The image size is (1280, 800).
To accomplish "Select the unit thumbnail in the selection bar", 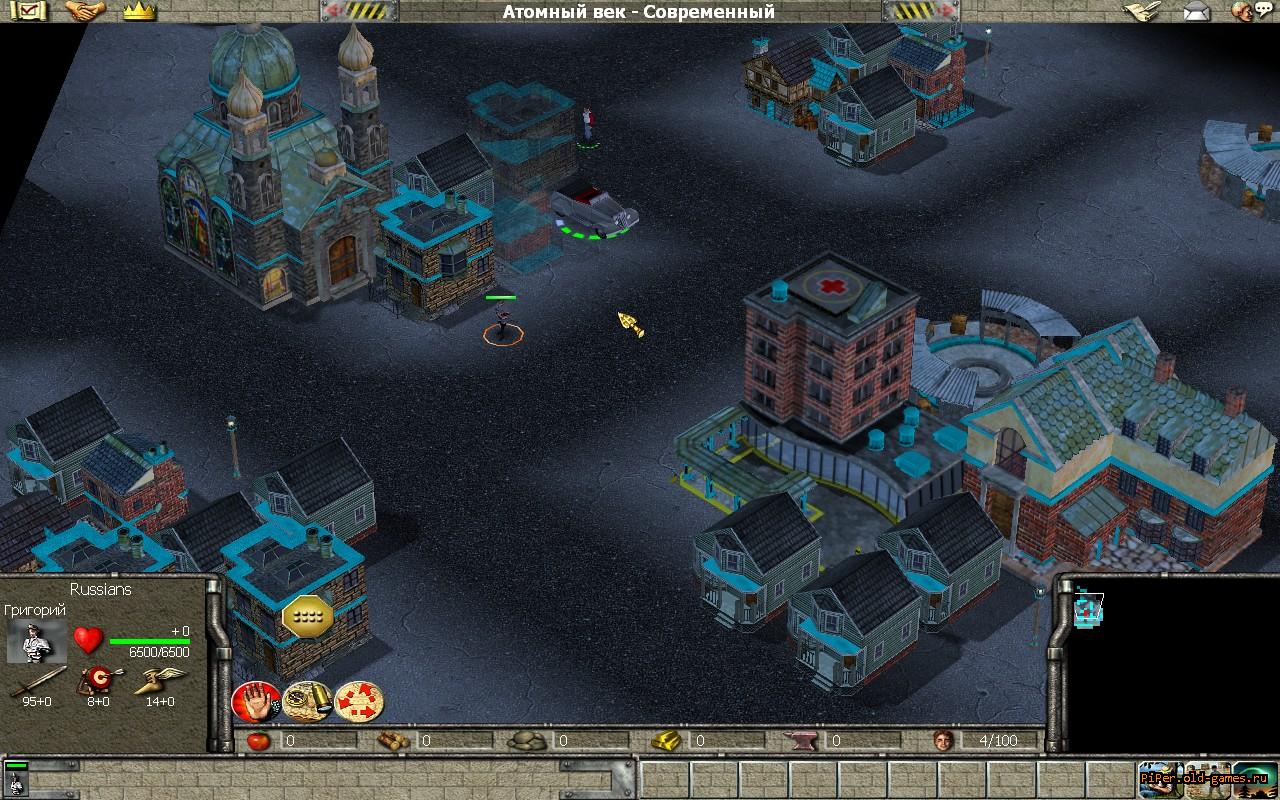I will 16,779.
